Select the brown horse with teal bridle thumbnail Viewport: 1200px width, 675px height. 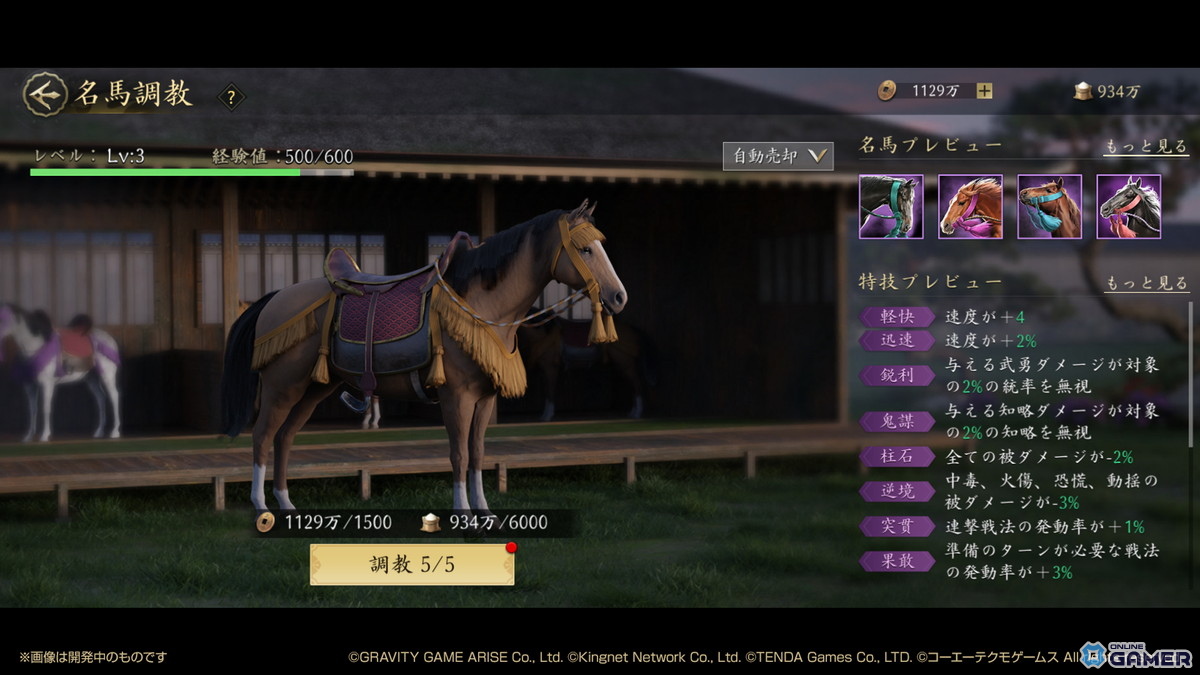[x=1049, y=206]
